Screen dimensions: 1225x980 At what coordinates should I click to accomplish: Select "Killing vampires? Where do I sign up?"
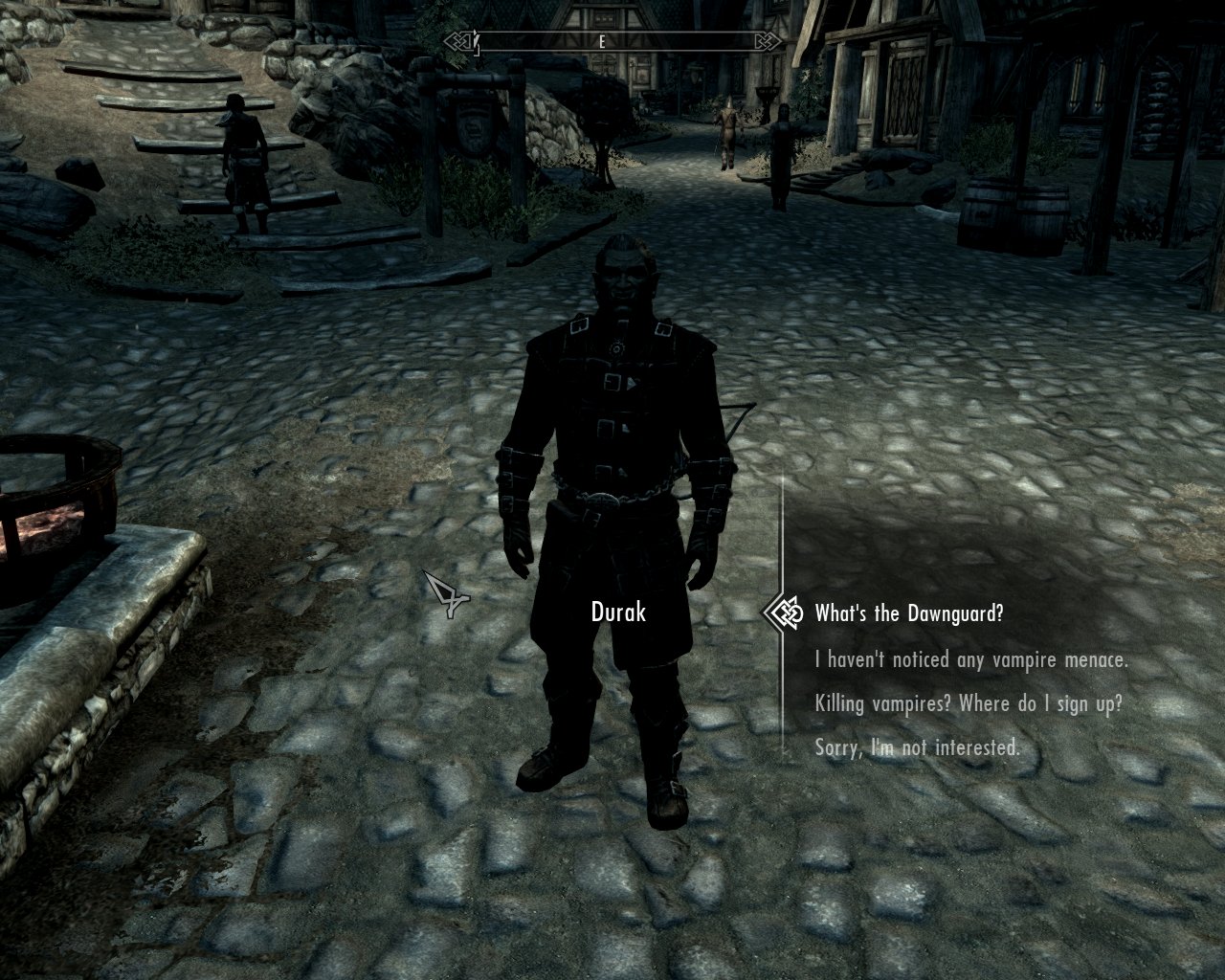(968, 703)
